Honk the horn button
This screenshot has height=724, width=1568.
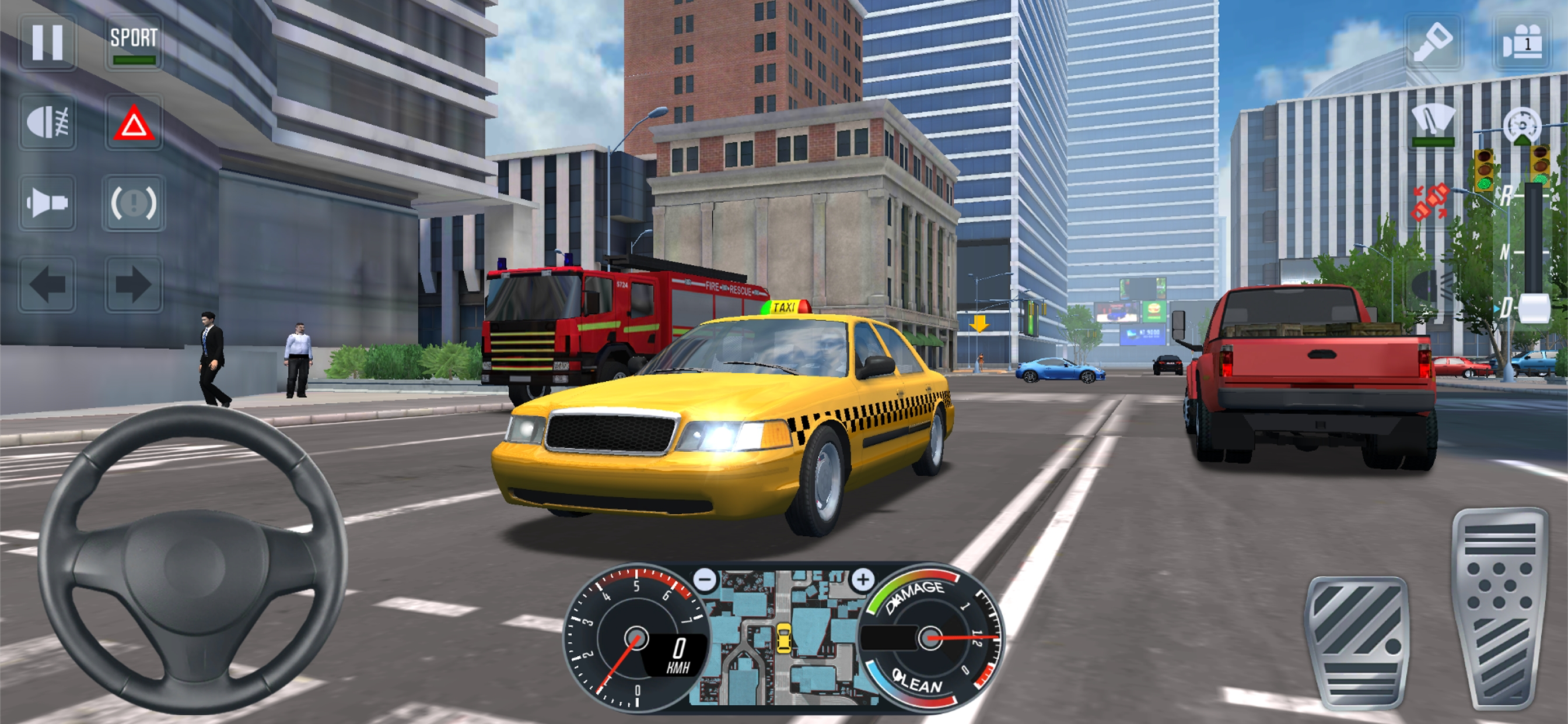point(47,203)
